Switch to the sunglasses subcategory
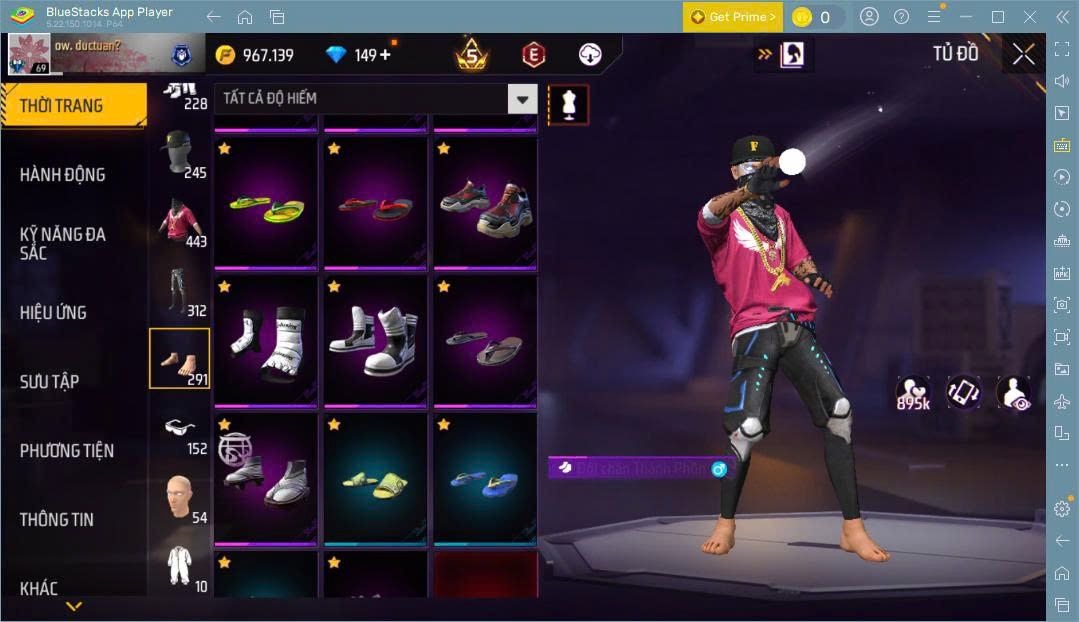Image resolution: width=1079 pixels, height=622 pixels. pyautogui.click(x=180, y=432)
